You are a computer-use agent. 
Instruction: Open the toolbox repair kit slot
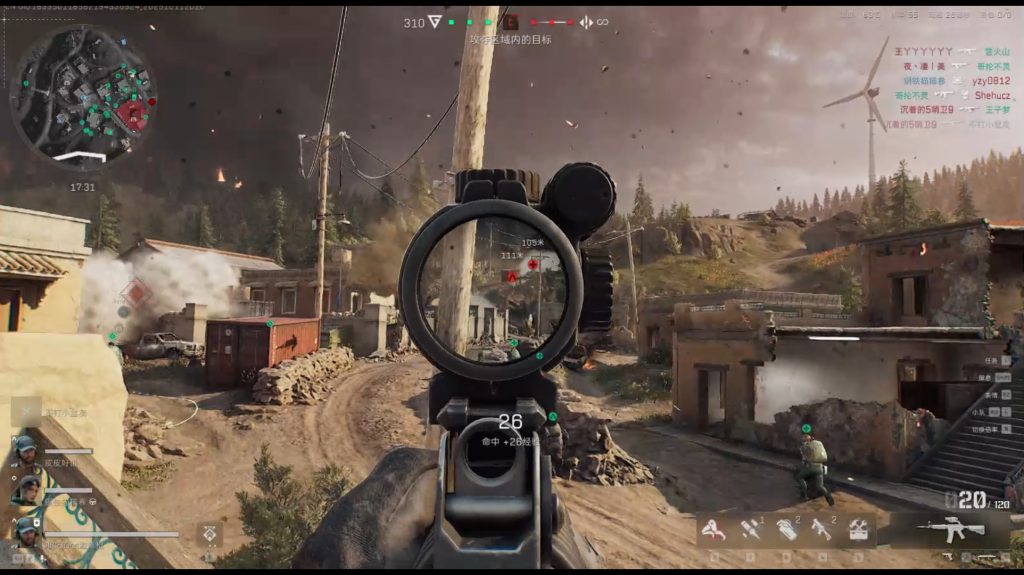pyautogui.click(x=858, y=530)
